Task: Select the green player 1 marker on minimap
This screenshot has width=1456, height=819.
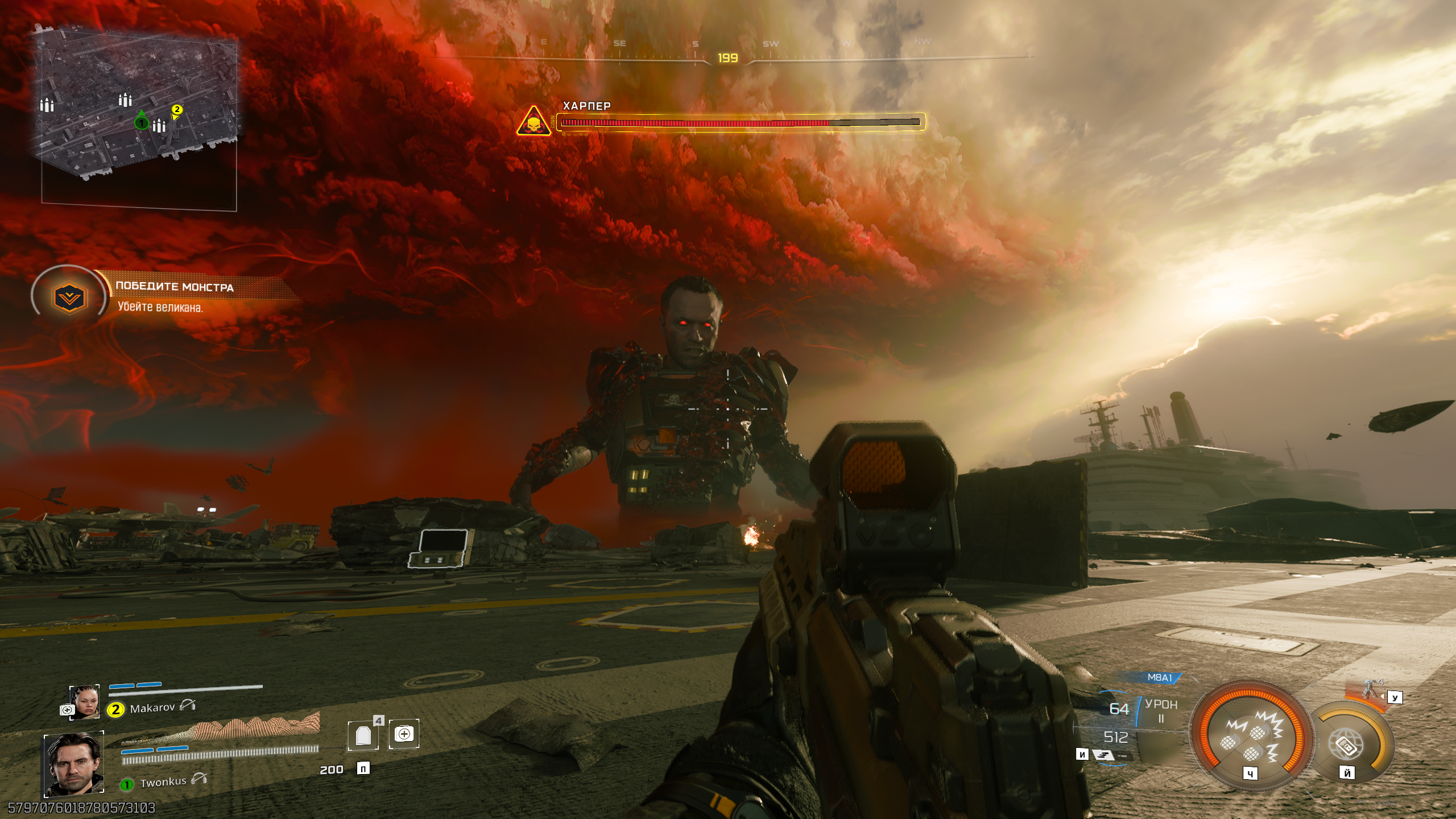Action: click(x=141, y=122)
